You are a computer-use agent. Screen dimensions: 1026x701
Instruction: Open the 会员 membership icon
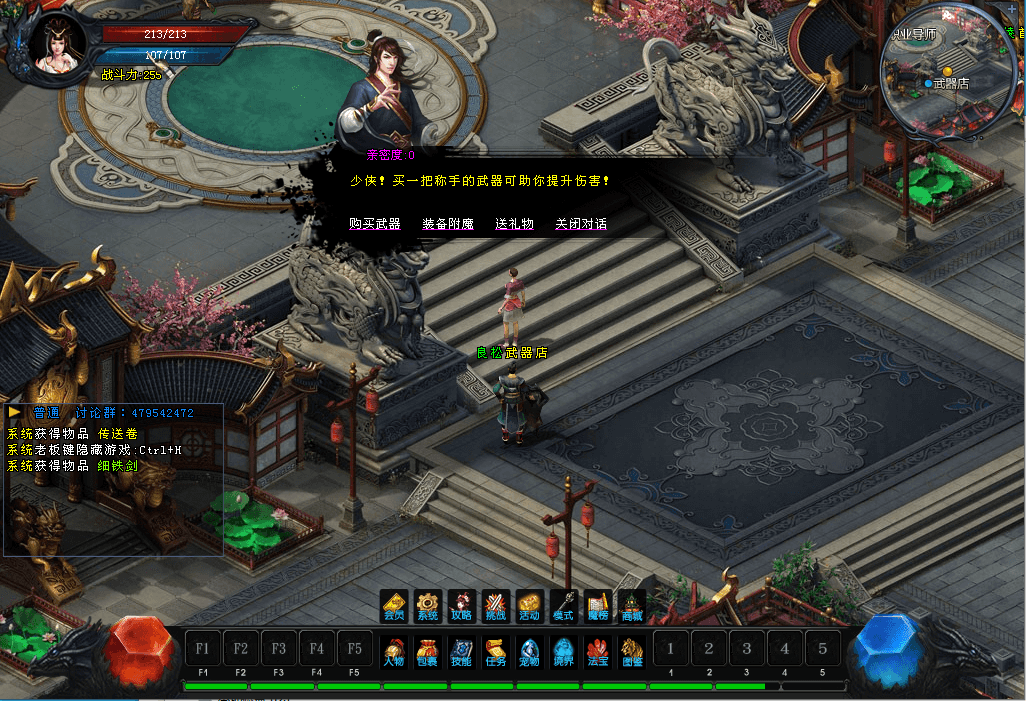pos(394,605)
